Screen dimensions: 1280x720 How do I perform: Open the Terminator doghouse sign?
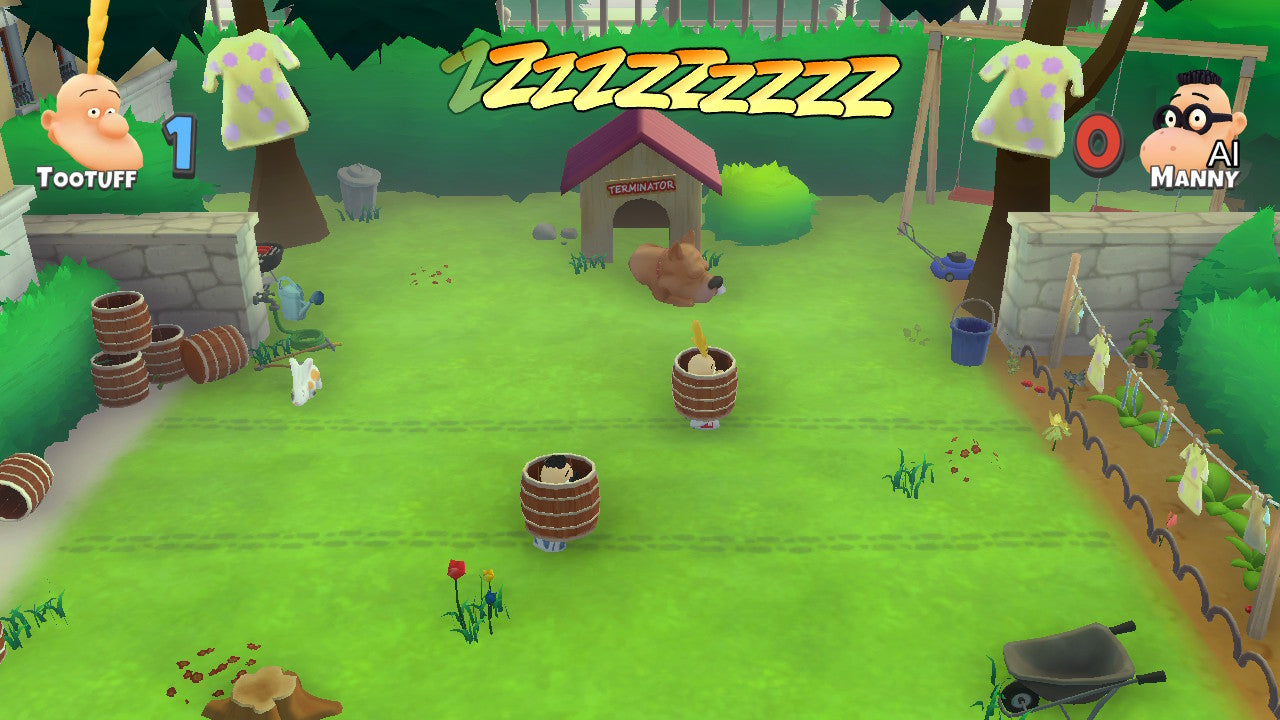coord(641,185)
